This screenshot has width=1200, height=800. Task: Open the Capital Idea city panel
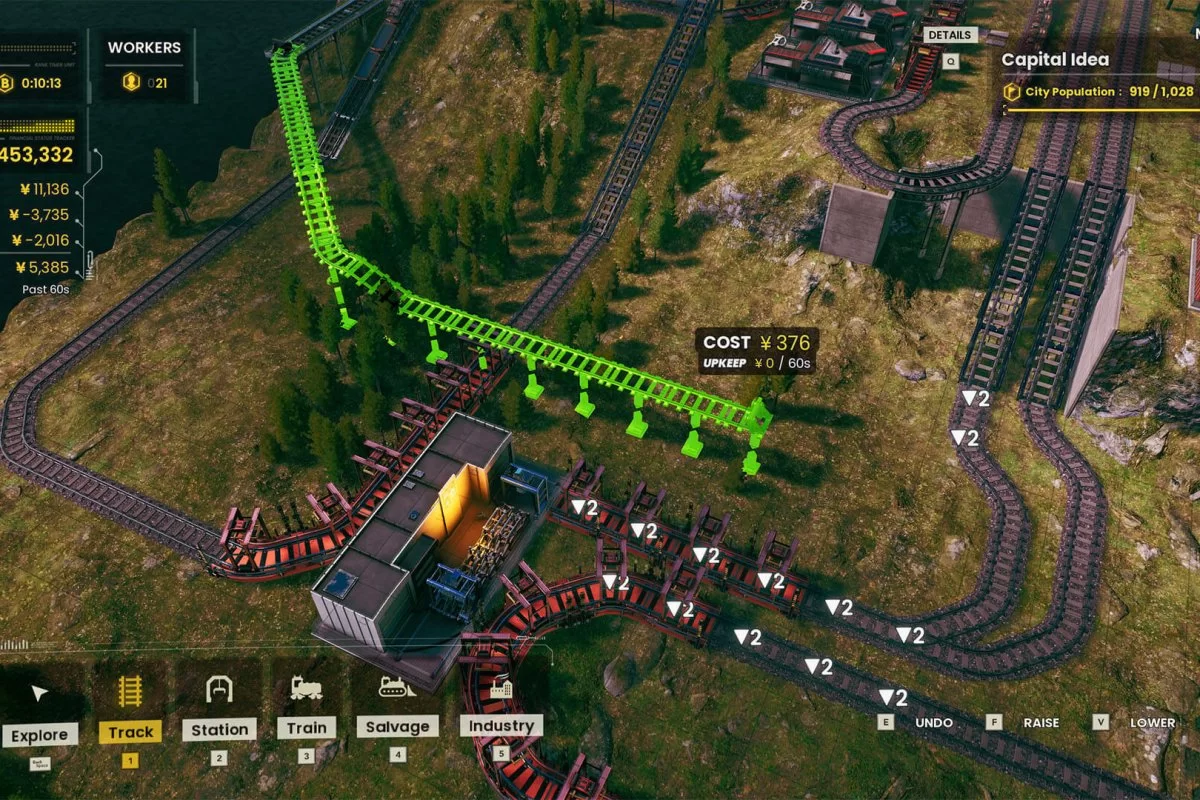point(1056,60)
